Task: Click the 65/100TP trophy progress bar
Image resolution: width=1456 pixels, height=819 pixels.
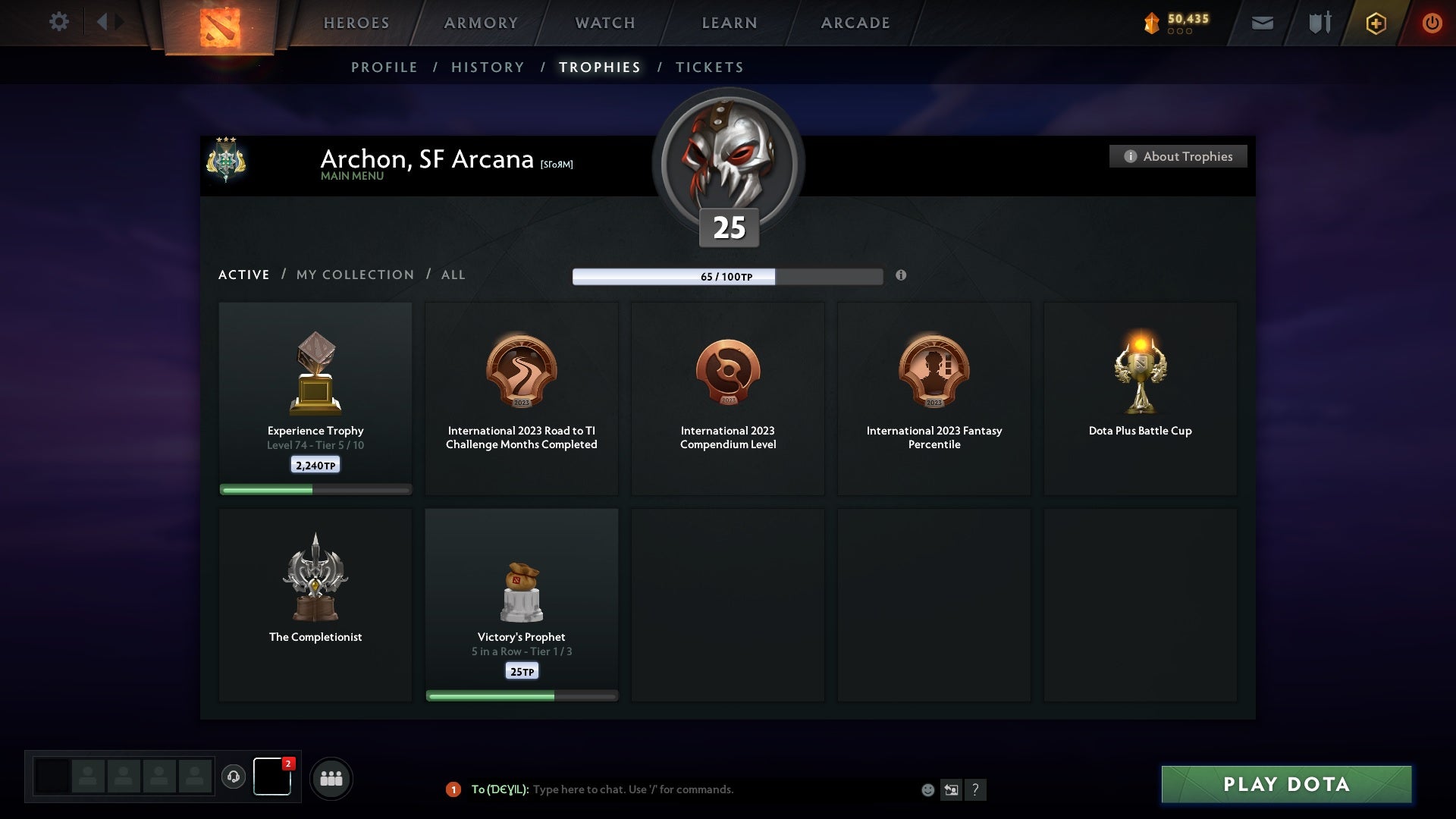Action: pos(728,277)
